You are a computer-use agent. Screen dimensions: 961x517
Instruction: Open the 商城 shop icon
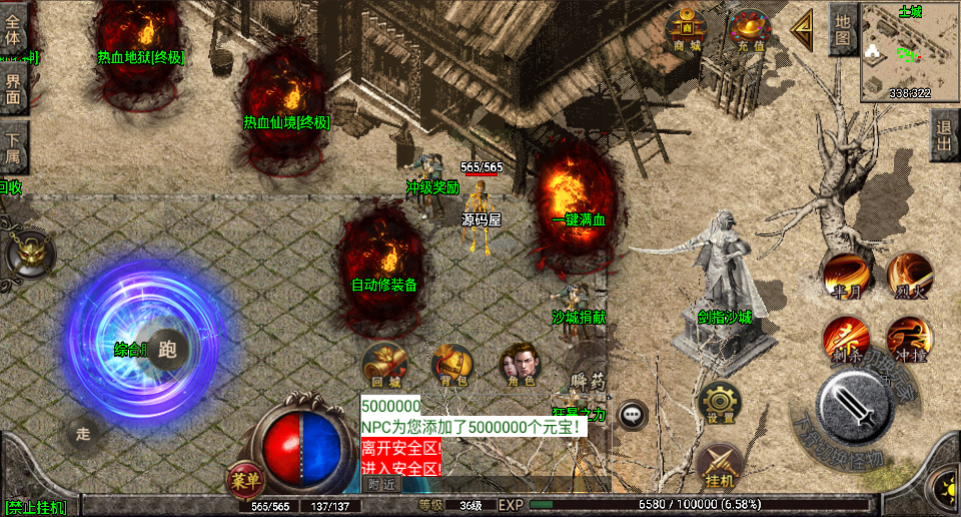tap(686, 29)
